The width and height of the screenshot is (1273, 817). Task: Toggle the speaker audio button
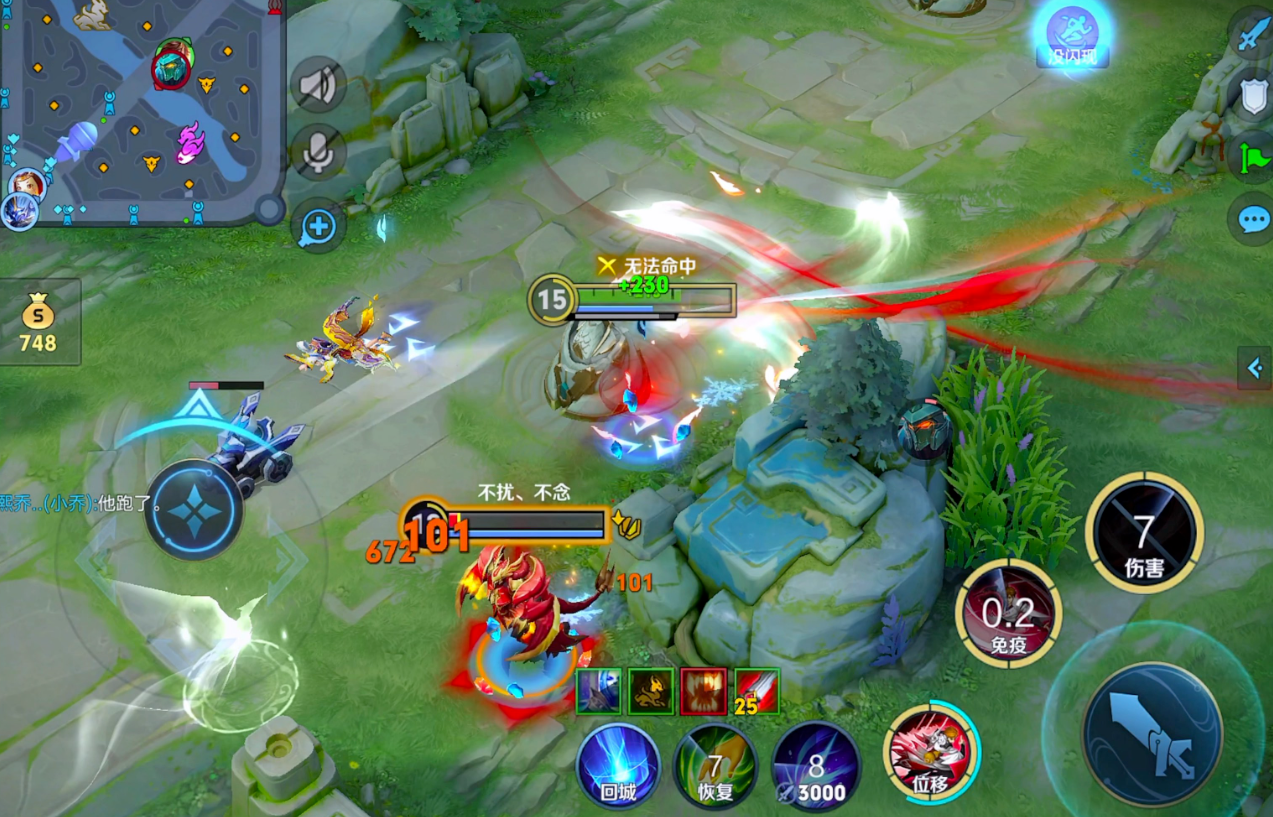pyautogui.click(x=319, y=86)
